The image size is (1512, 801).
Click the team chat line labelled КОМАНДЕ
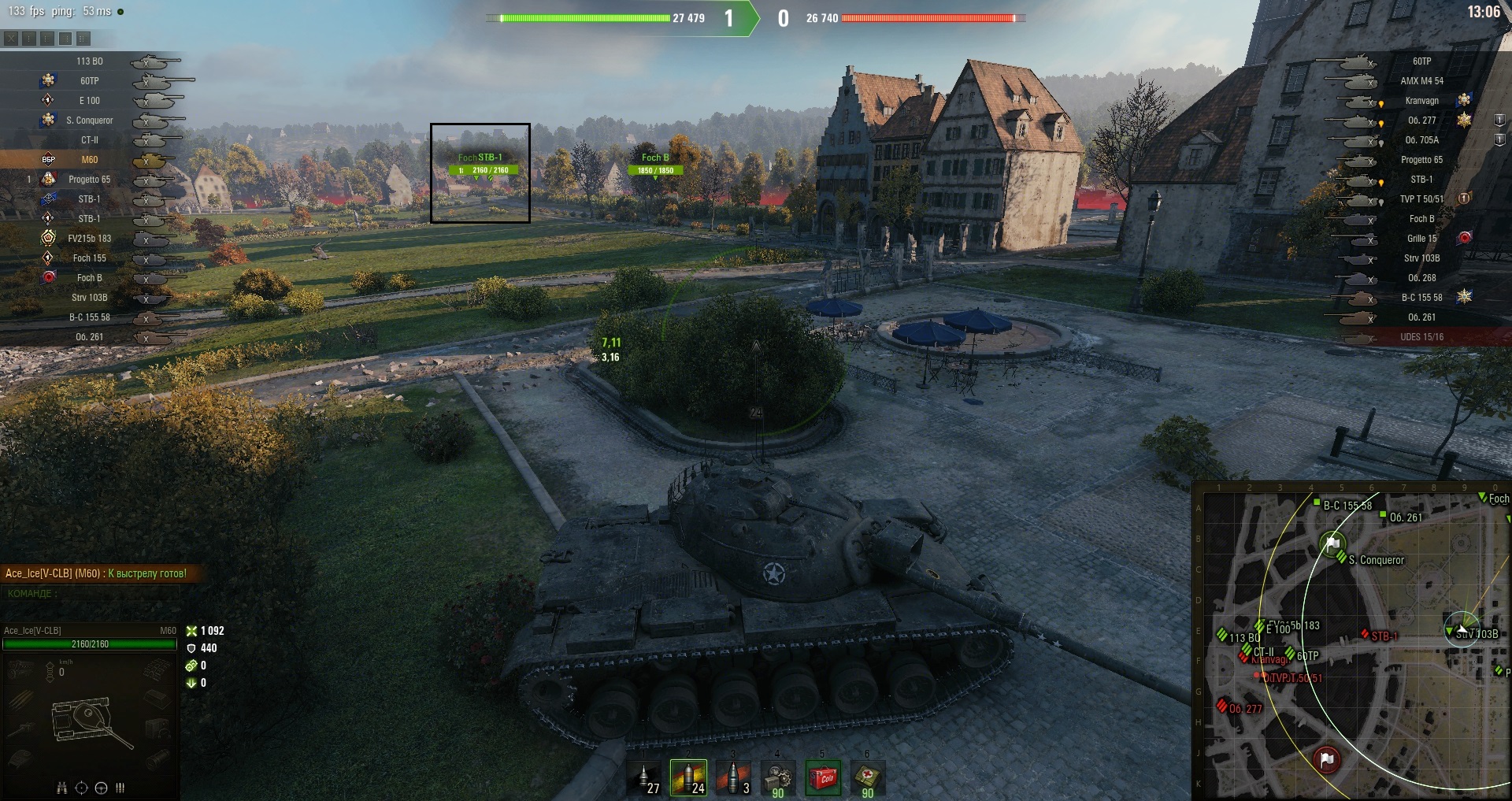[31, 593]
